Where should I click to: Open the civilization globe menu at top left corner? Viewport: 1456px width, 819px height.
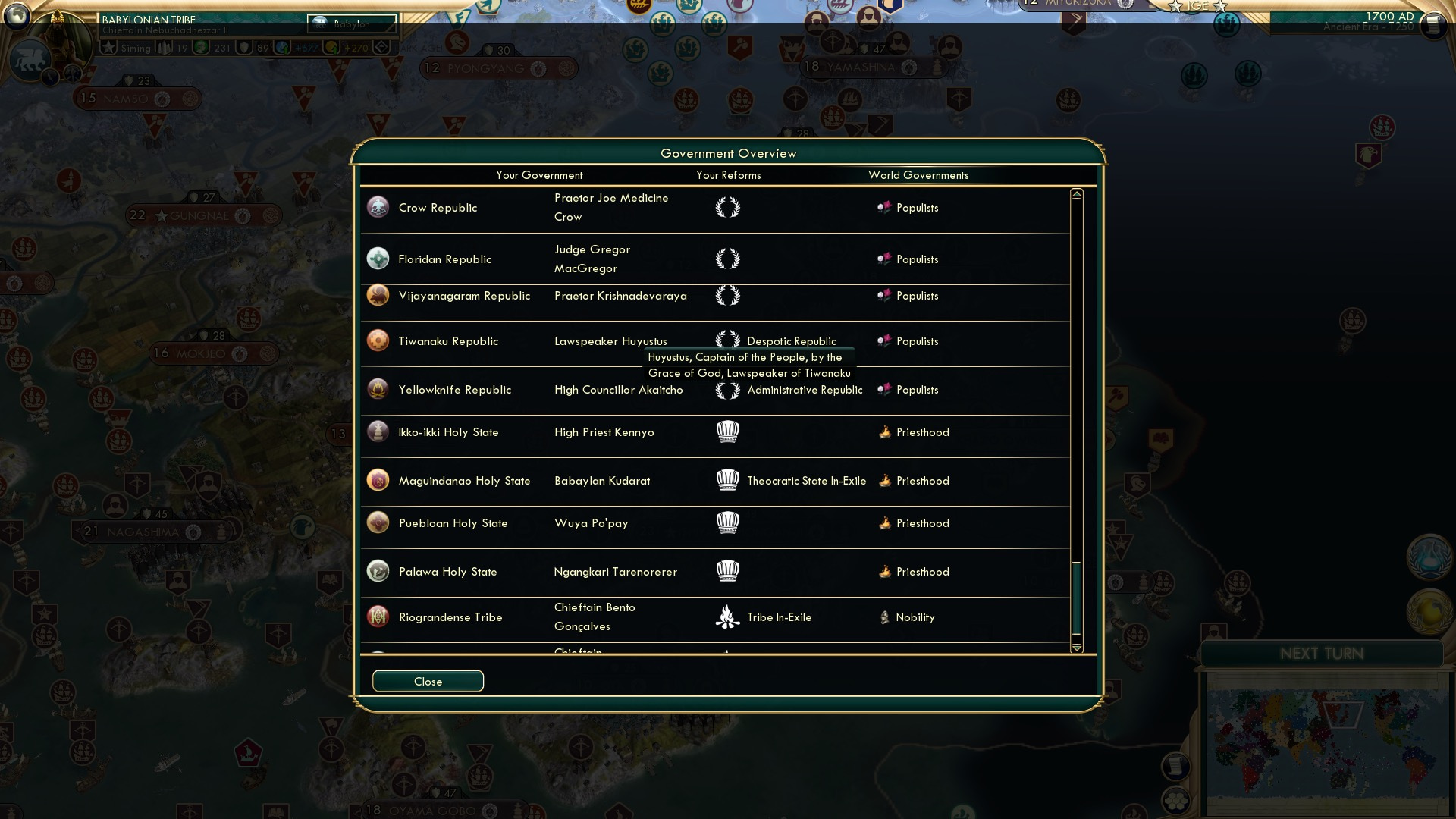pos(17,15)
